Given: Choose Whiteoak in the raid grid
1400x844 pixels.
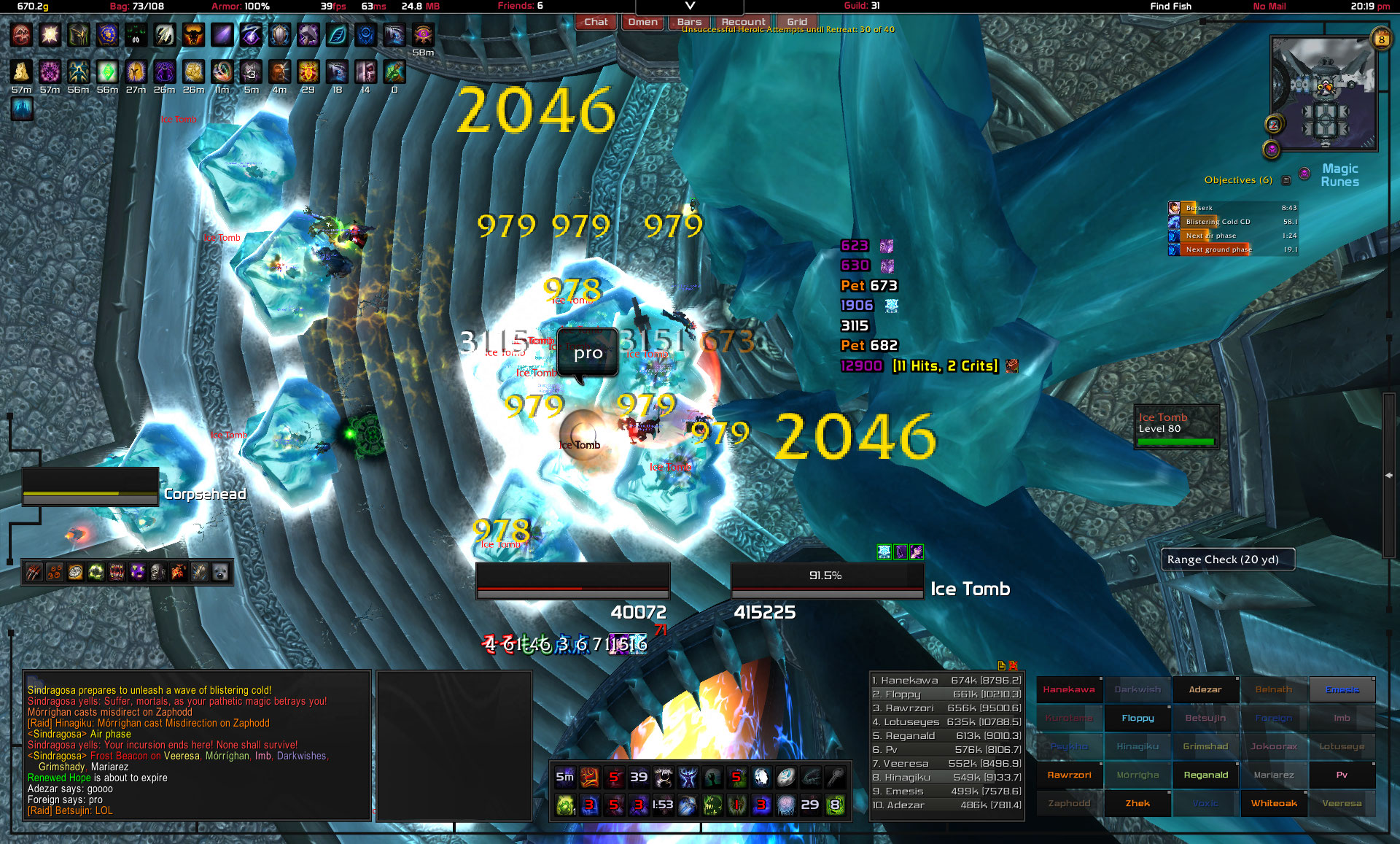Looking at the screenshot, I should [1274, 803].
